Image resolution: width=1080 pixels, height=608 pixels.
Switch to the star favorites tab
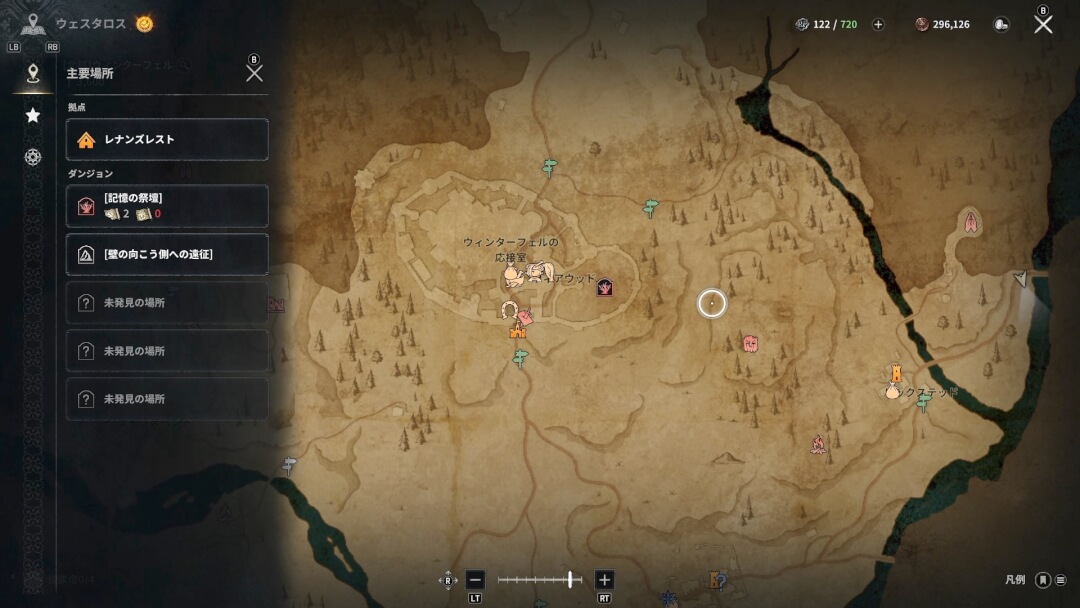(33, 115)
